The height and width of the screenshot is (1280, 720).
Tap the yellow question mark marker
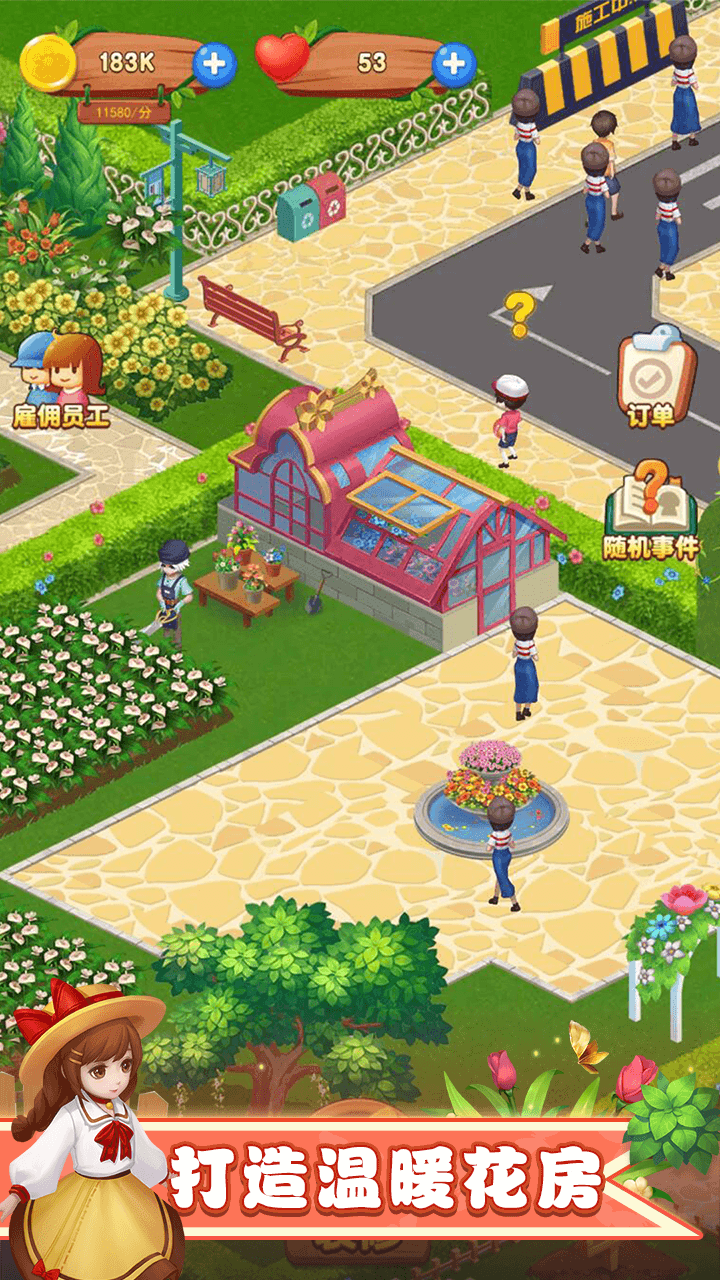click(x=518, y=314)
